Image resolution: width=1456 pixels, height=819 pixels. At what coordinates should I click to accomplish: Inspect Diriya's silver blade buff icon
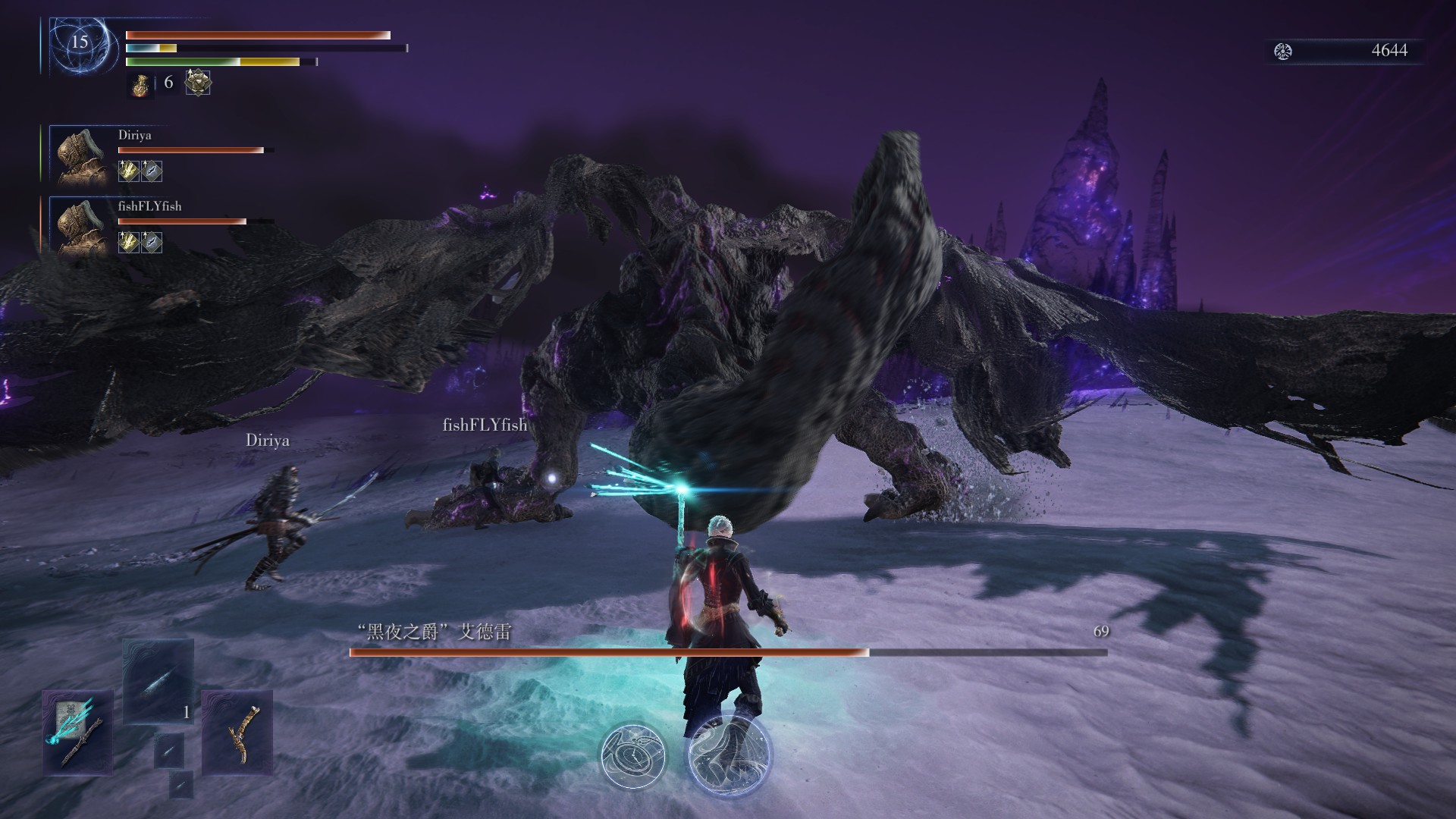(152, 171)
